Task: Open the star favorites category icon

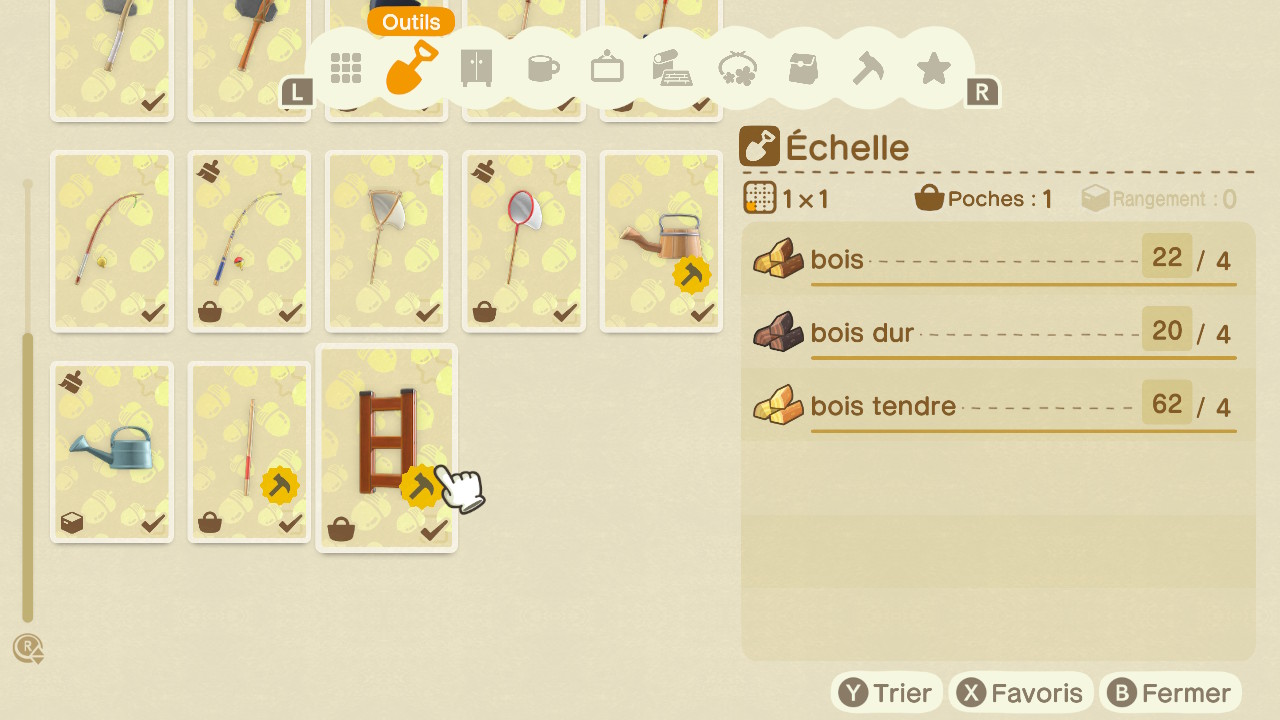Action: click(x=933, y=68)
